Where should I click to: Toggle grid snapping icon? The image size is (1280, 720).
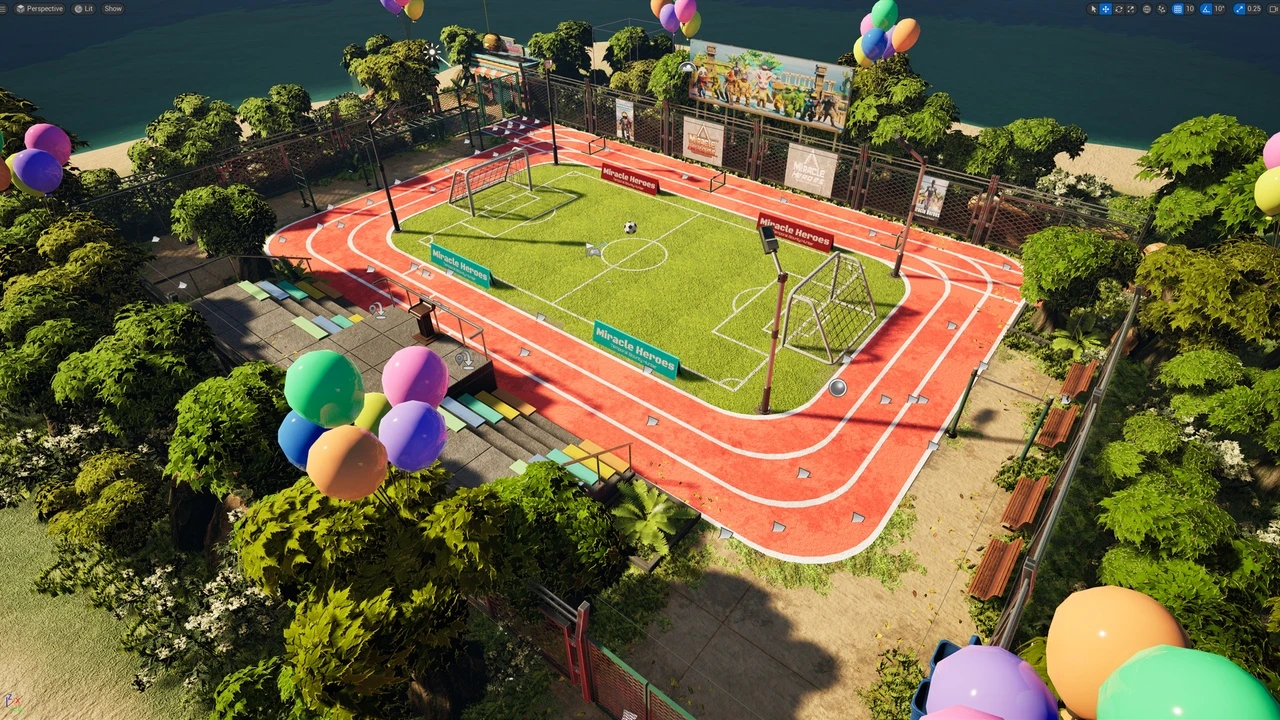1177,9
